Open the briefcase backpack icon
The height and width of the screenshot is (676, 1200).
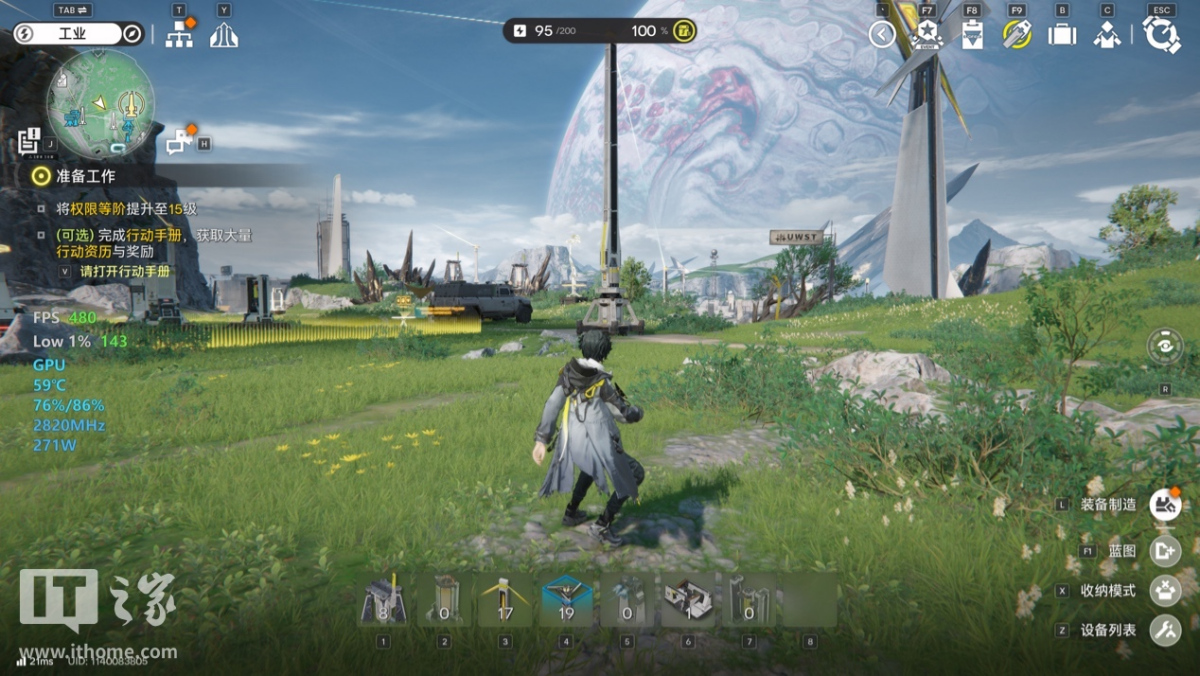point(1062,34)
